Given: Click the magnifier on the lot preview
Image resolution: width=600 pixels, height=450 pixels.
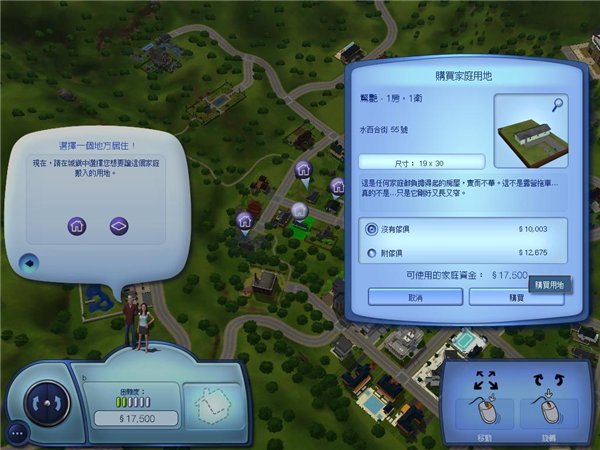Looking at the screenshot, I should coord(555,103).
